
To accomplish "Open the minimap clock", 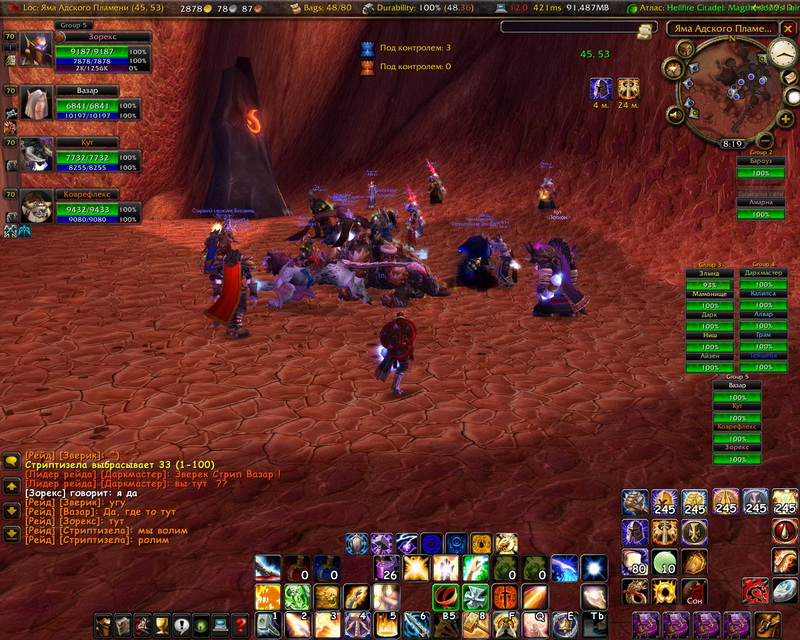I will click(x=783, y=54).
